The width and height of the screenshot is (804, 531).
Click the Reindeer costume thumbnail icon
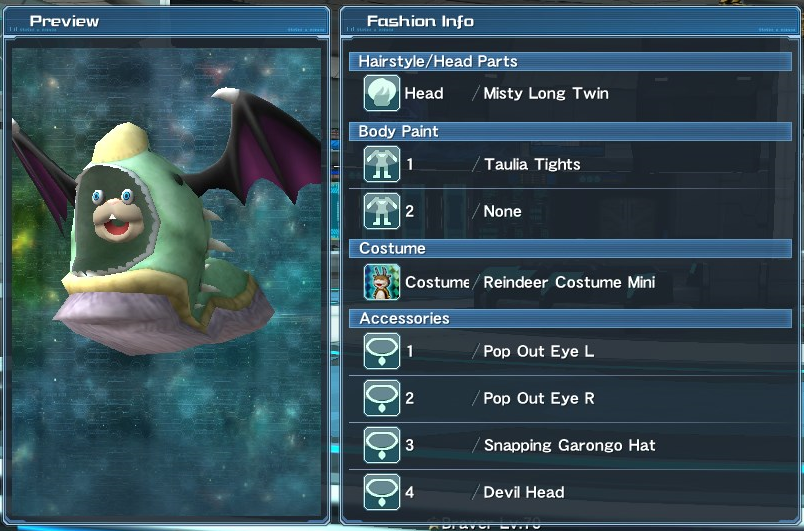point(382,283)
